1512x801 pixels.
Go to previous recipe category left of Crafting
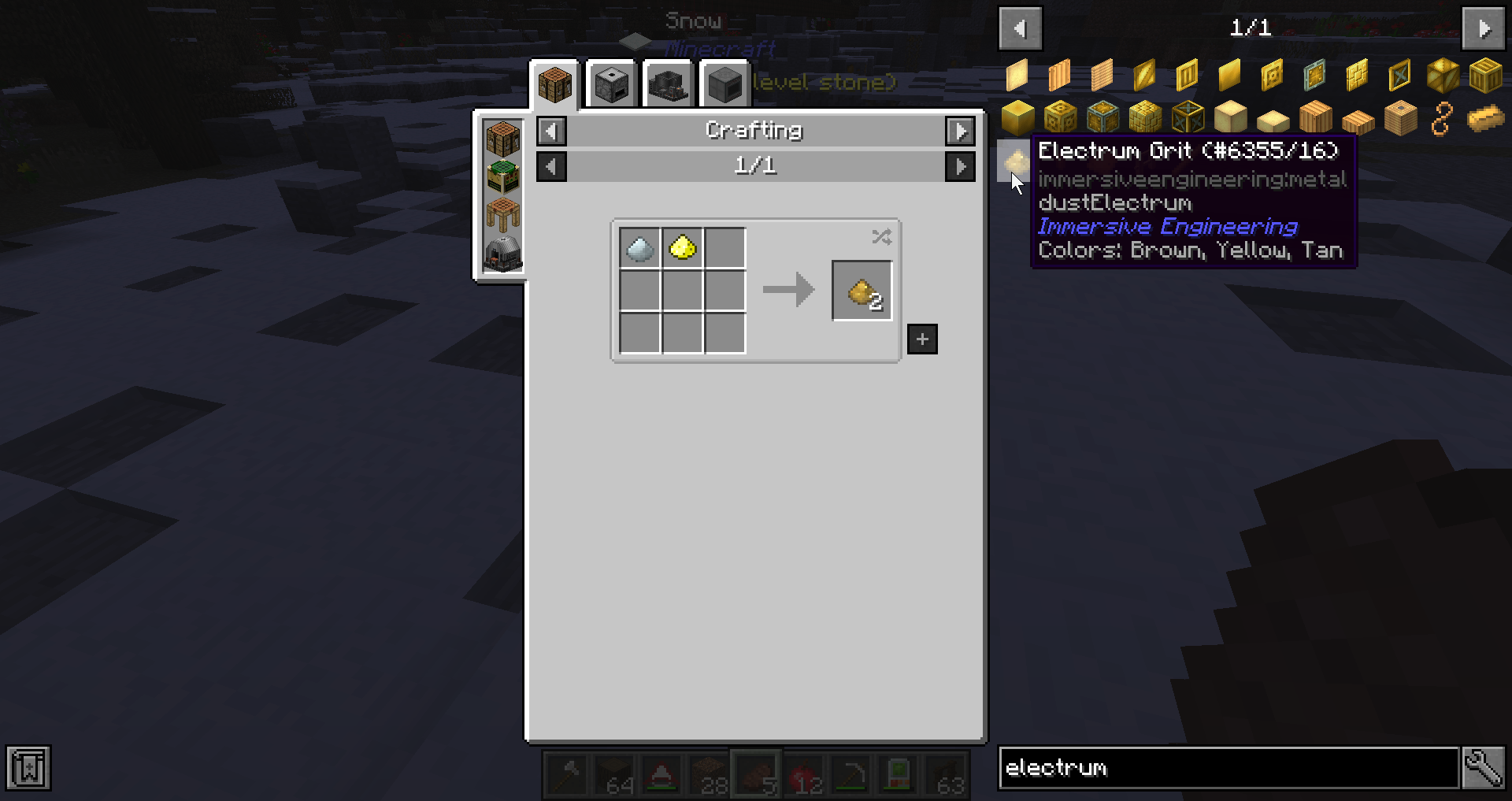click(551, 131)
